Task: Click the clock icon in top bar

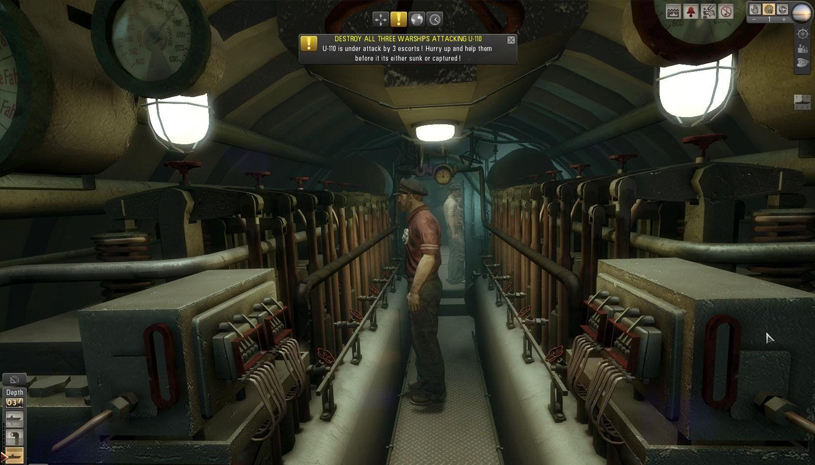Action: pos(435,19)
